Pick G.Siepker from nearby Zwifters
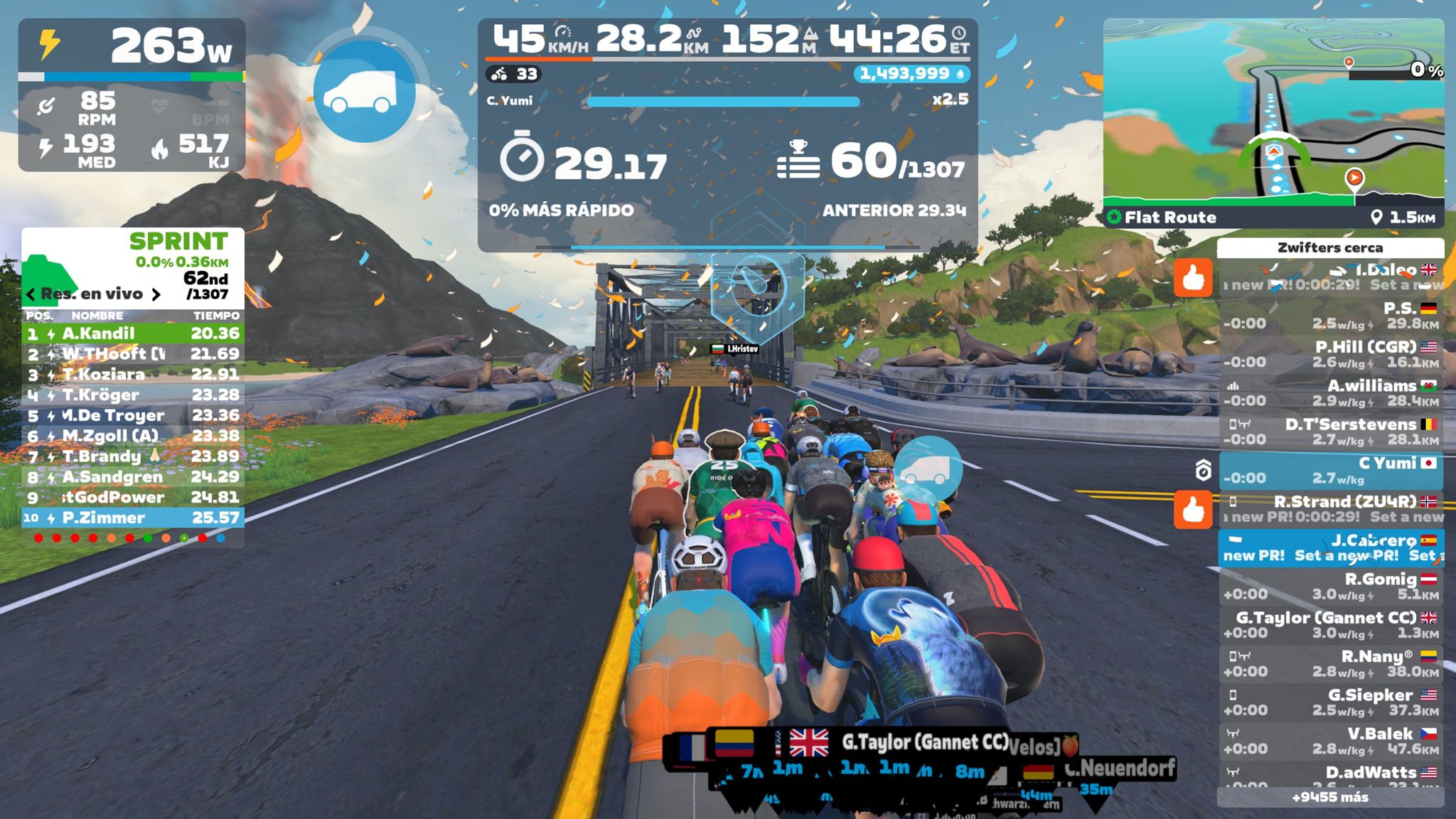The width and height of the screenshot is (1456, 819). (1329, 702)
